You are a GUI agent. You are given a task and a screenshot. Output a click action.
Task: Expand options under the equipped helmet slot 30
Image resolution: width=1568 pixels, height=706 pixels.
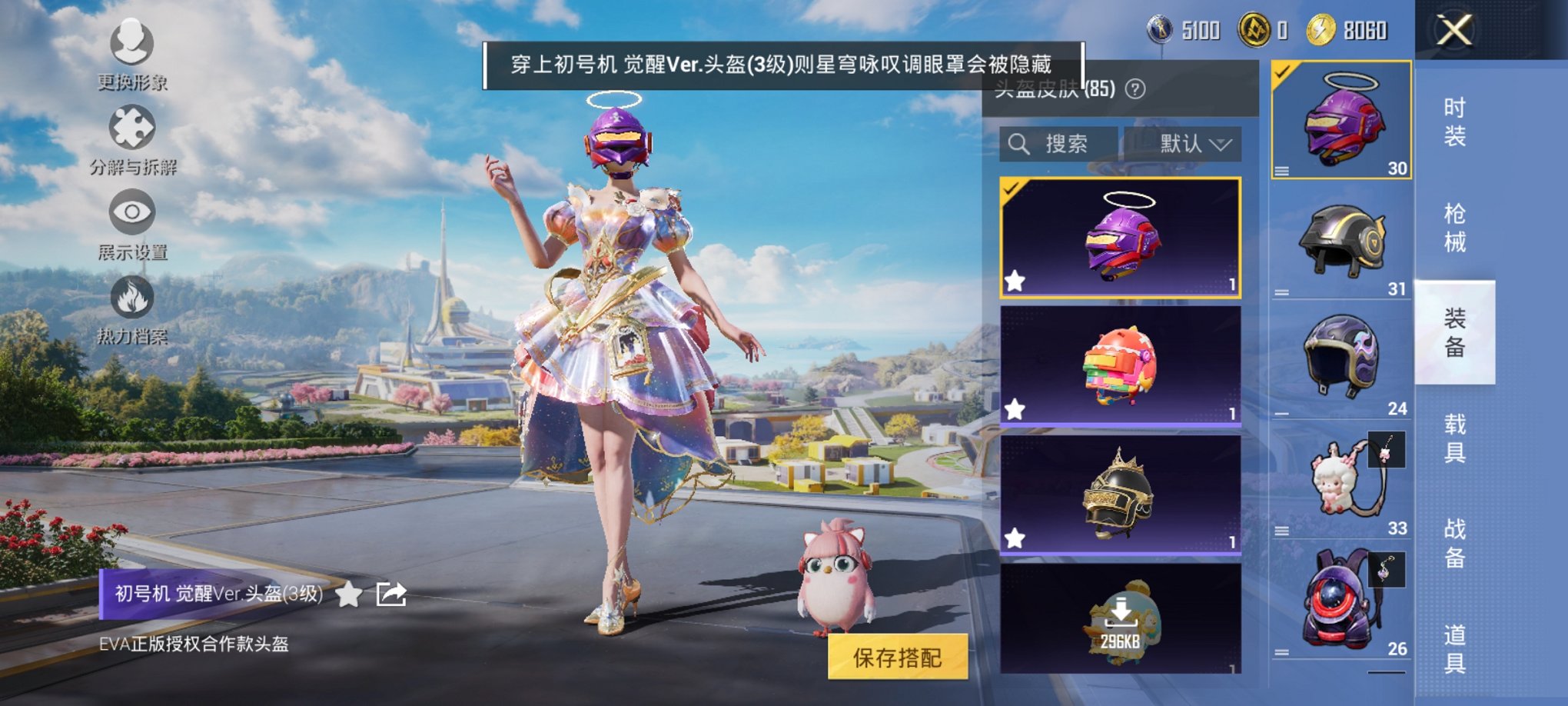[x=1280, y=172]
